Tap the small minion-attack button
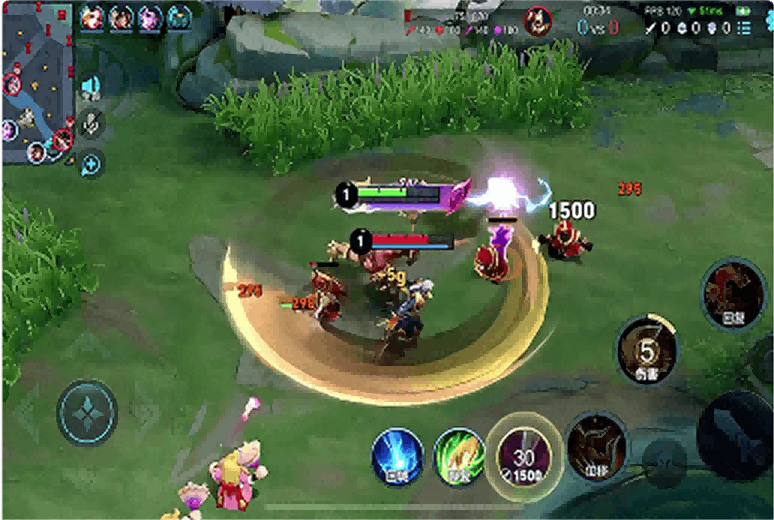Screen dimensions: 774x520 pos(664,462)
